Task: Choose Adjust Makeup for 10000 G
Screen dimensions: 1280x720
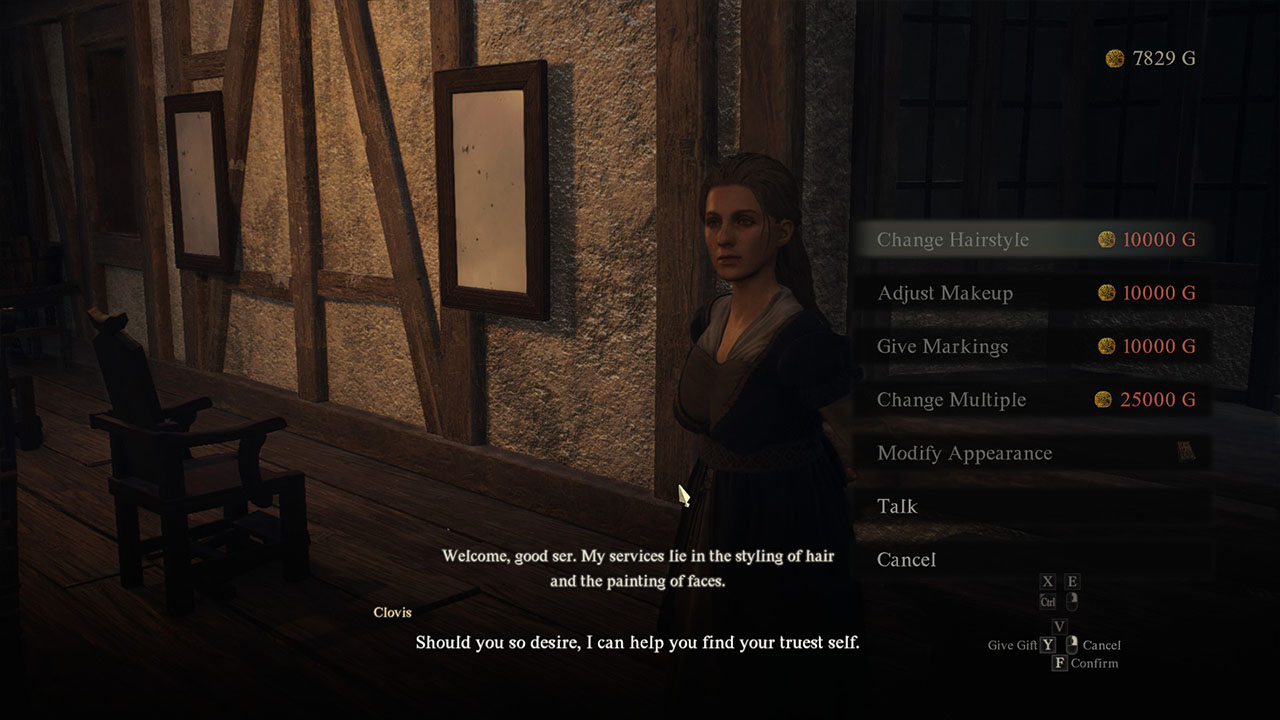Action: pos(1034,293)
